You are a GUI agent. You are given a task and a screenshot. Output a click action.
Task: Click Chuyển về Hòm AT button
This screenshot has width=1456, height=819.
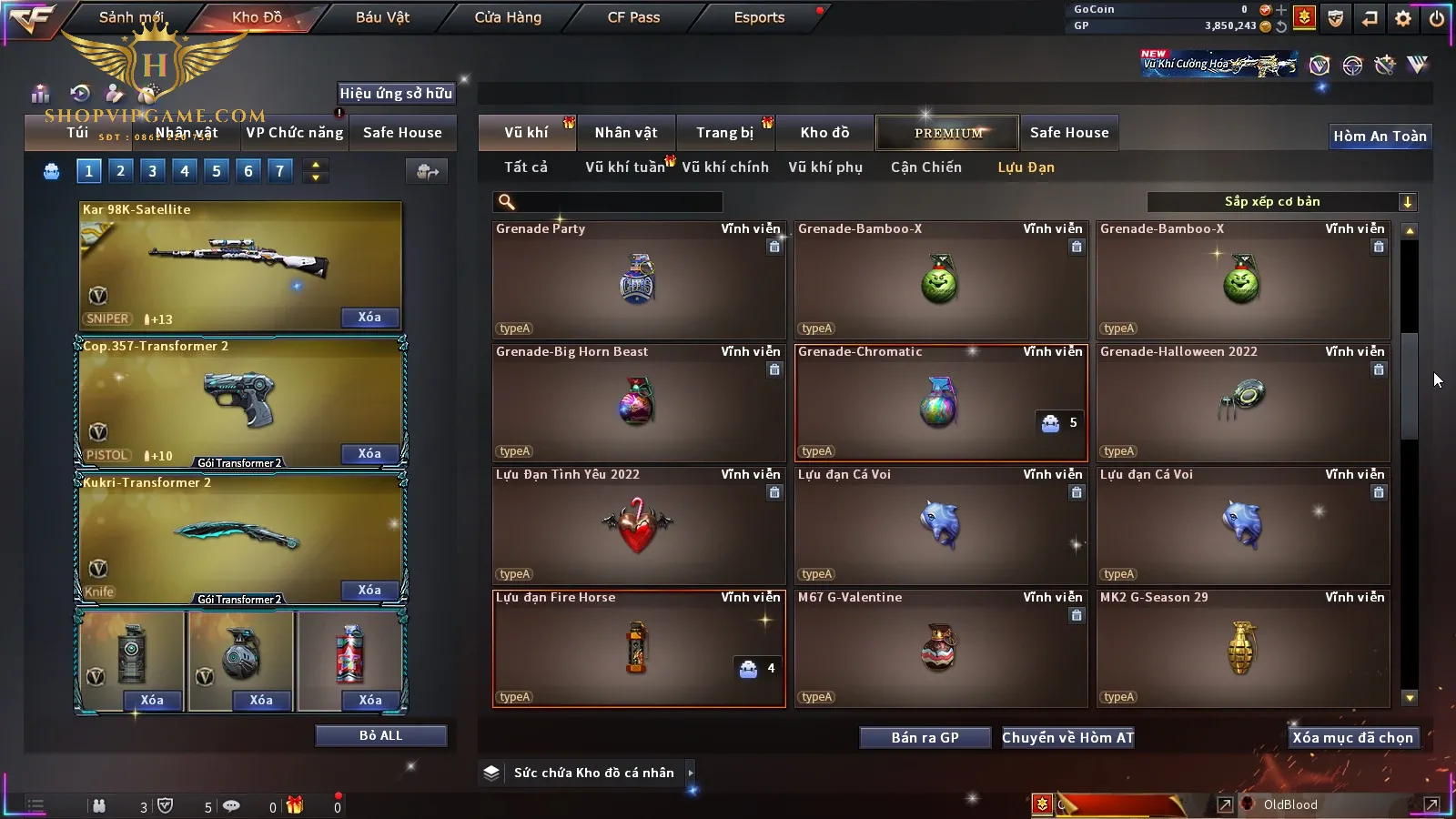pyautogui.click(x=1067, y=738)
